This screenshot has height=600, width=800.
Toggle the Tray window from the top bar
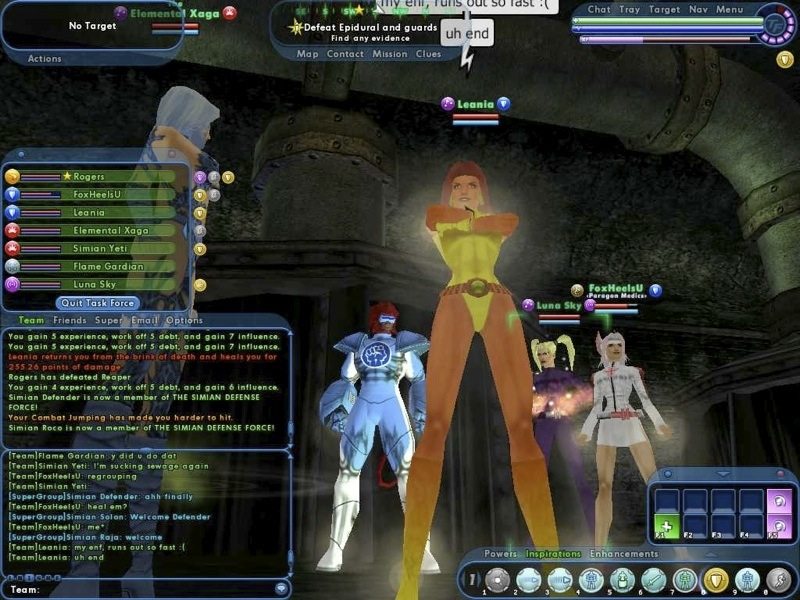[629, 10]
